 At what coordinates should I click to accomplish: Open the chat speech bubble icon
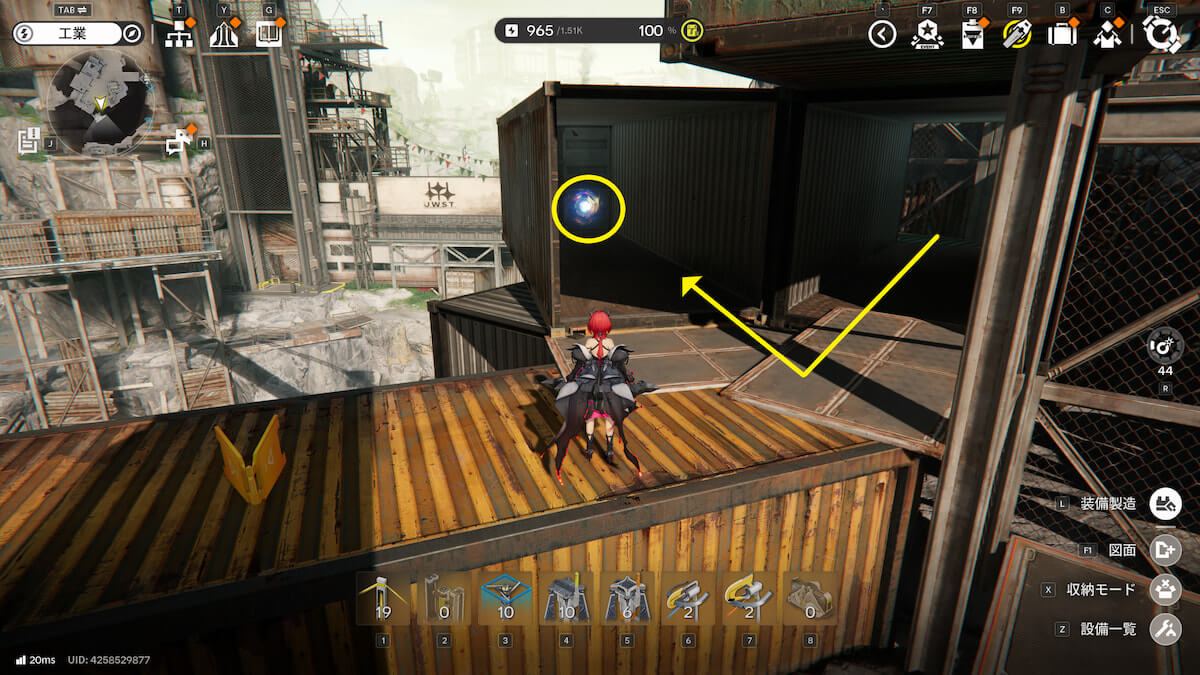[180, 143]
